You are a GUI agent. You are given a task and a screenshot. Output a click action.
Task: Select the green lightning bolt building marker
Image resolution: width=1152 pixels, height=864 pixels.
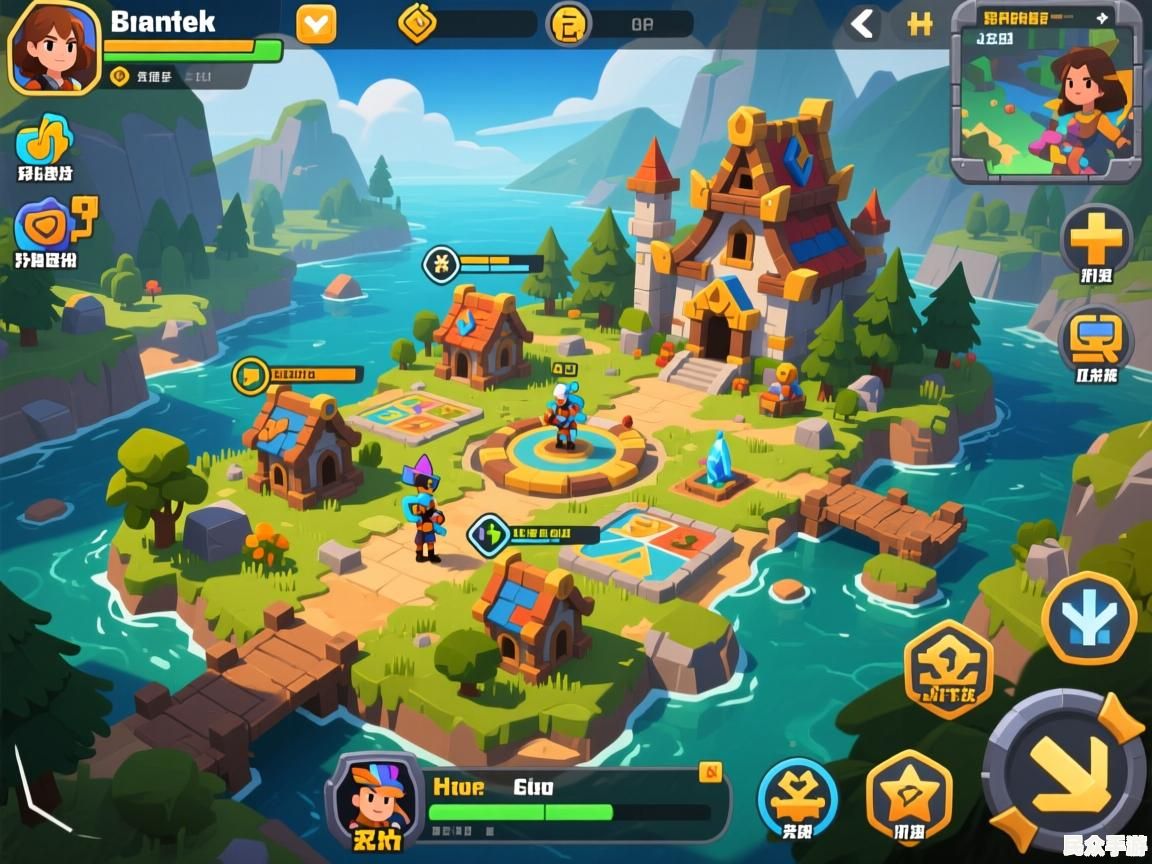tap(489, 535)
